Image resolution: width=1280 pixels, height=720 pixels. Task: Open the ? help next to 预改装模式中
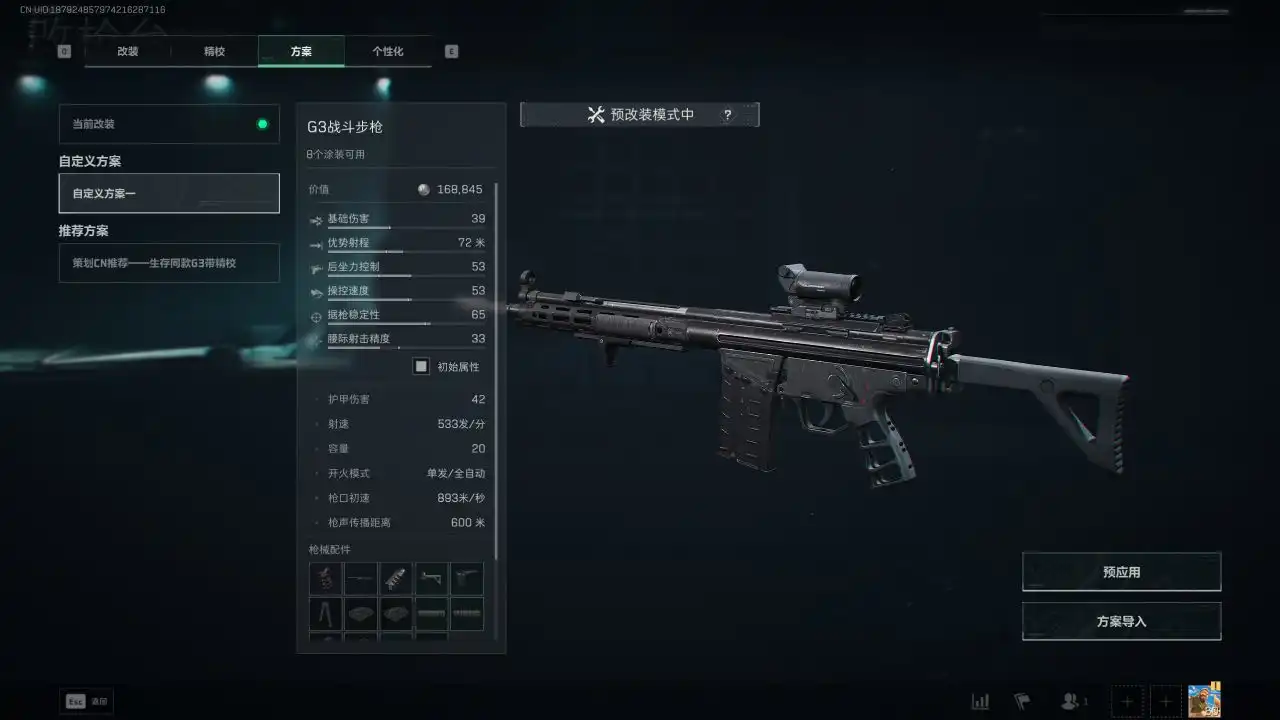coord(727,114)
